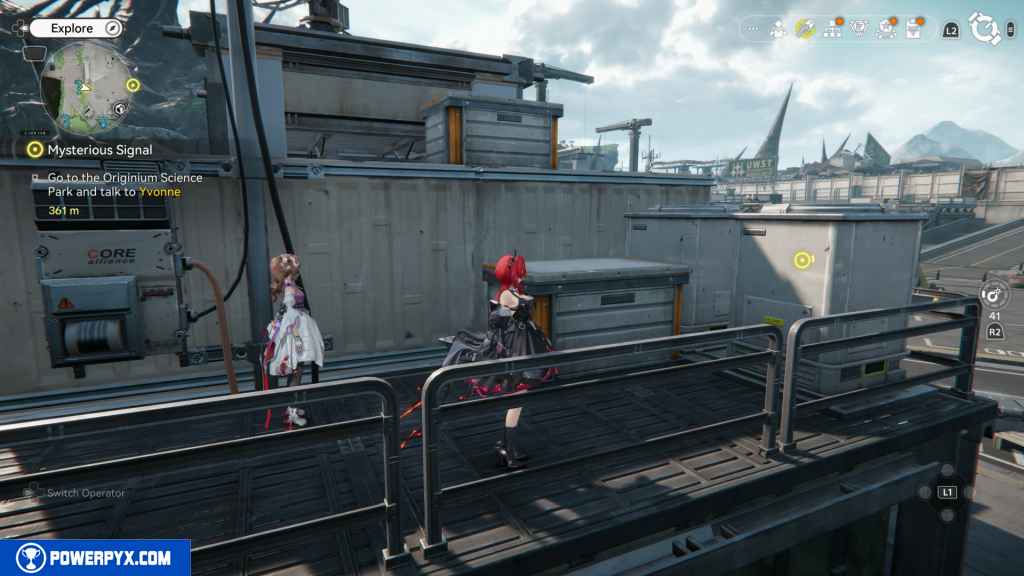
Task: Open the Explore mode pill
Action: click(x=72, y=29)
